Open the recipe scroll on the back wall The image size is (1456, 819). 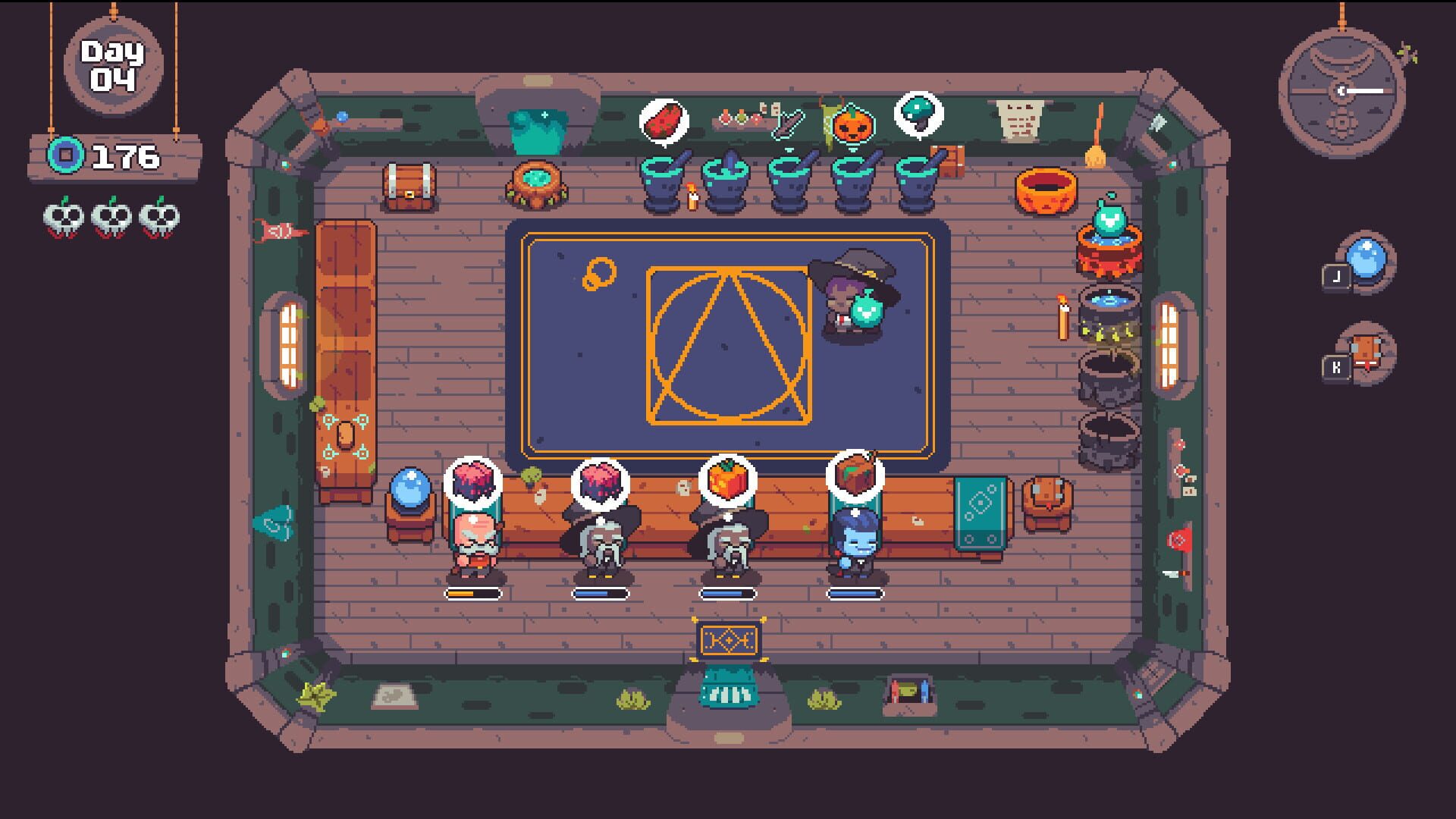point(1020,121)
